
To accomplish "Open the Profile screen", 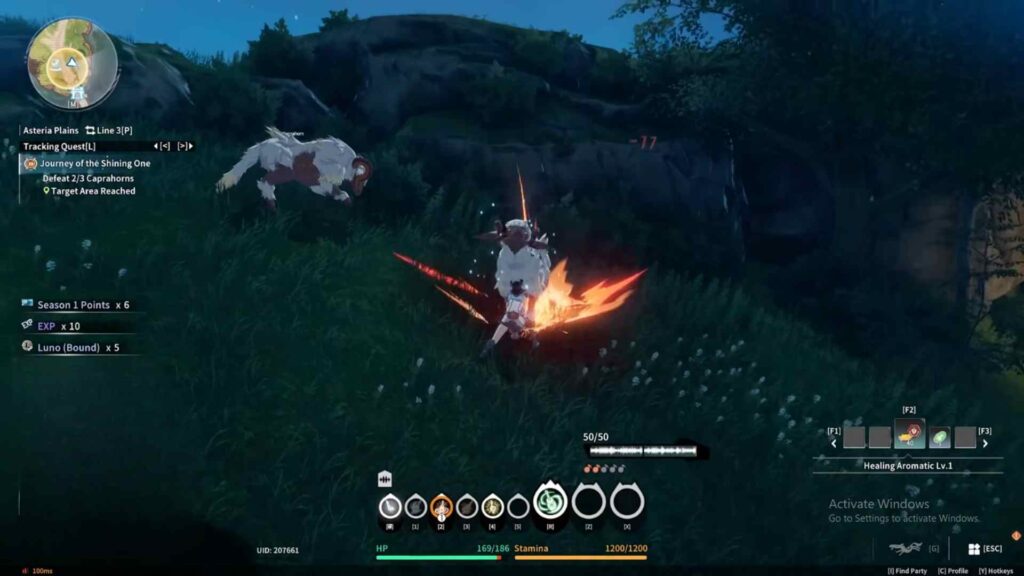I will pos(954,571).
